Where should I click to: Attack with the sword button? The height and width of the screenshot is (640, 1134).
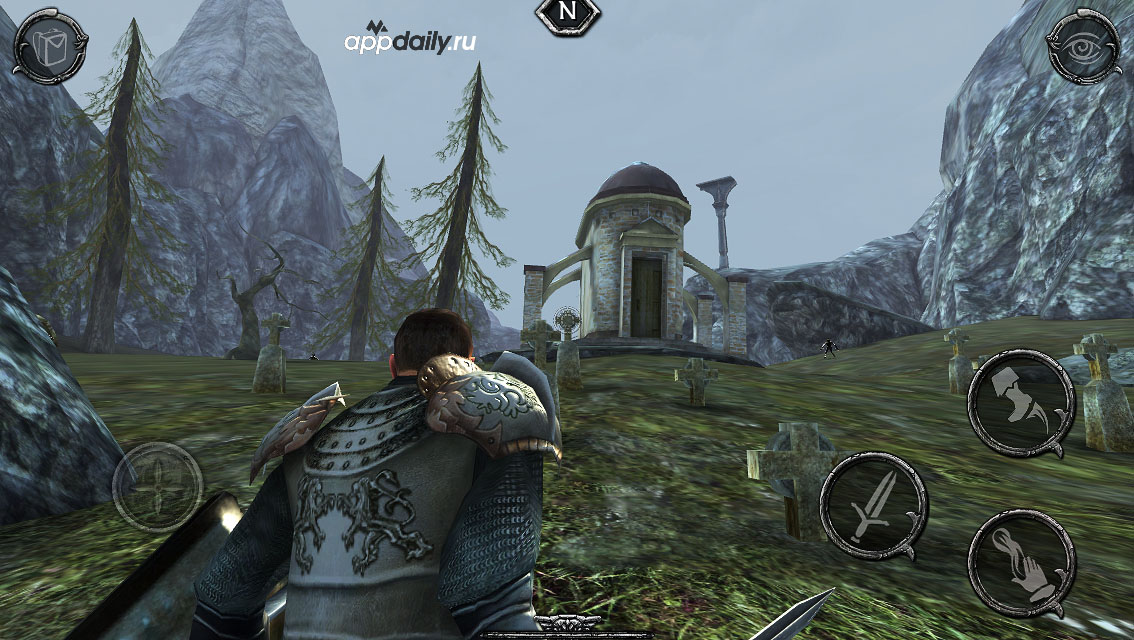(x=873, y=505)
